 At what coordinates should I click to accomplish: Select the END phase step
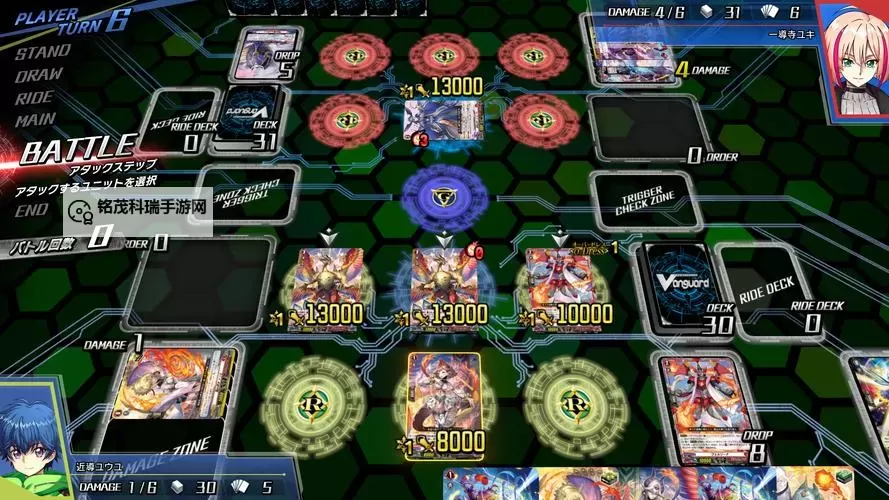(x=32, y=210)
